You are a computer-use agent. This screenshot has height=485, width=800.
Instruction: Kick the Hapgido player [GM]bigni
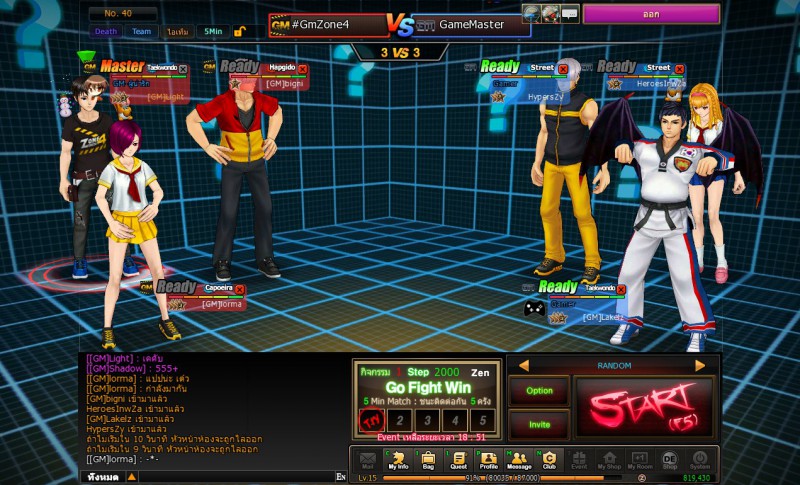click(303, 69)
